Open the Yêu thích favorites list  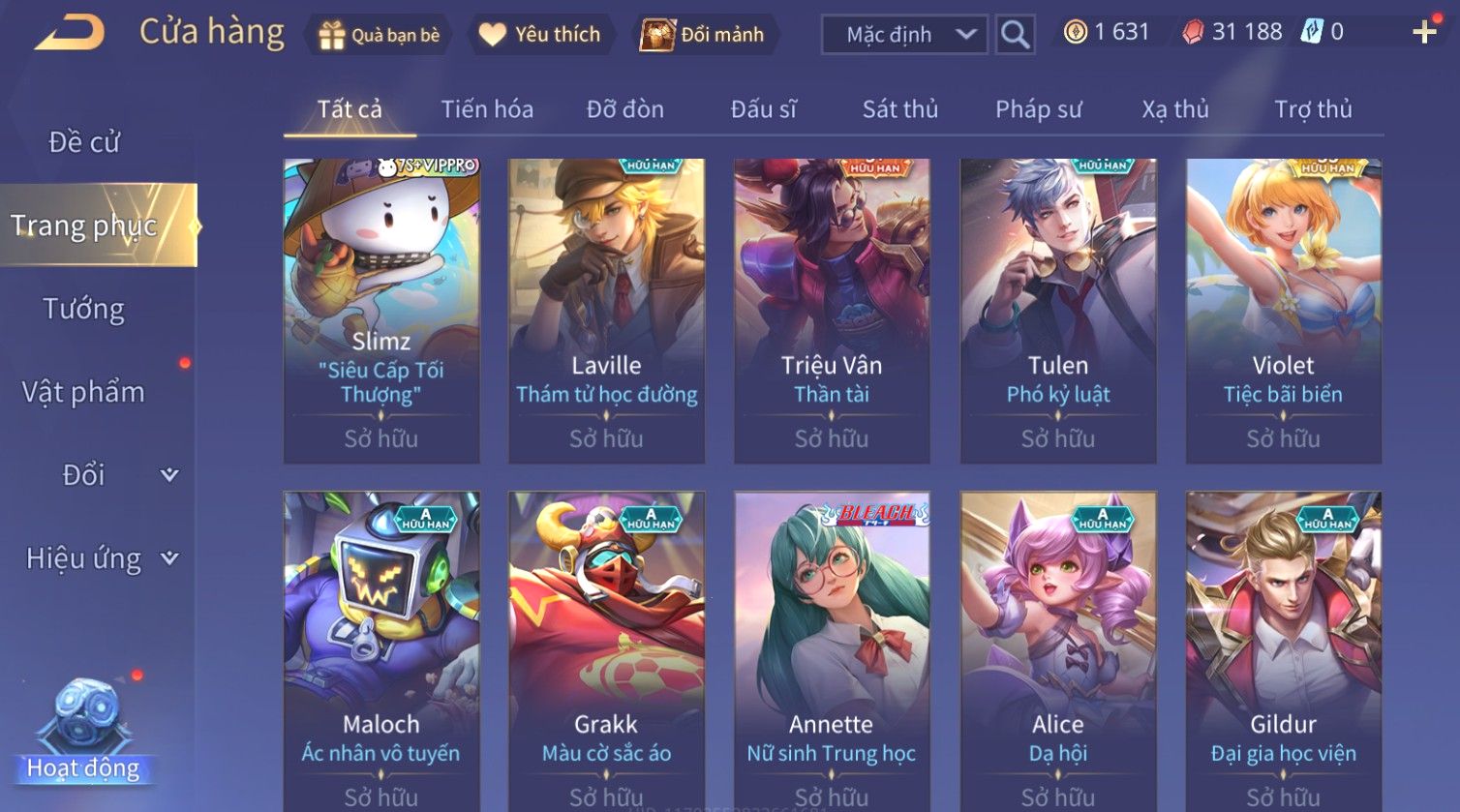[541, 35]
